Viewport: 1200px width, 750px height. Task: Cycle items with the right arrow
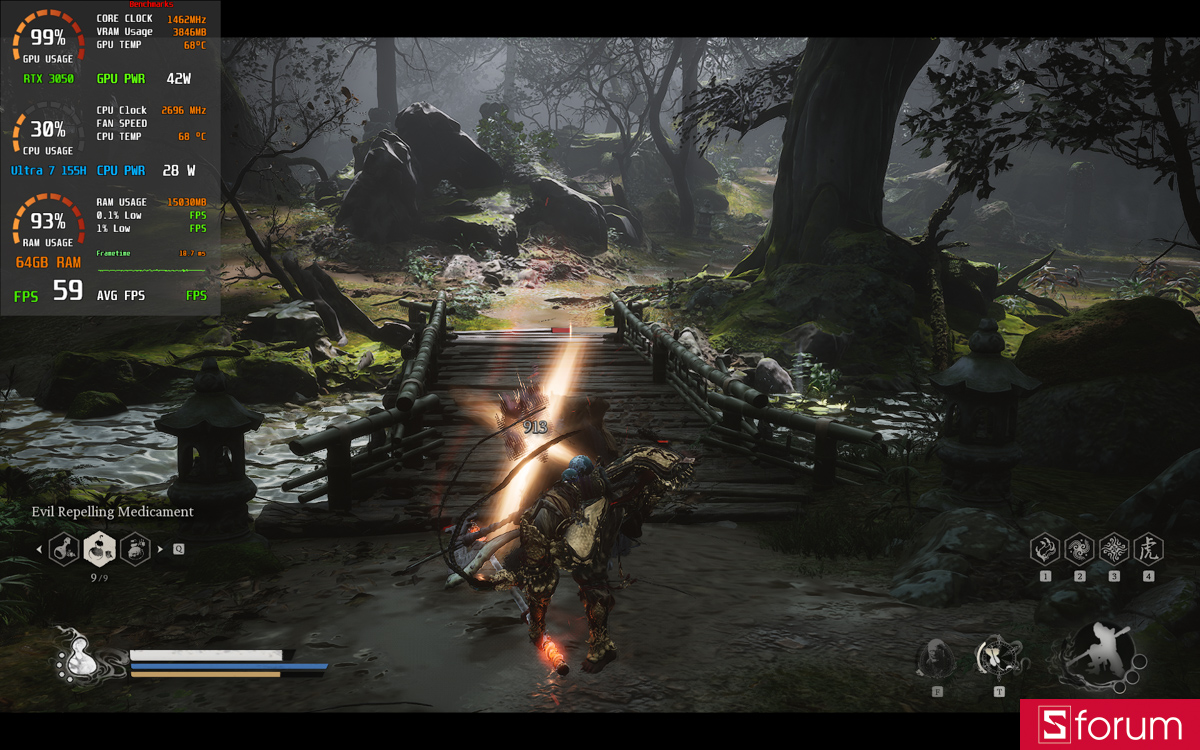[x=161, y=548]
